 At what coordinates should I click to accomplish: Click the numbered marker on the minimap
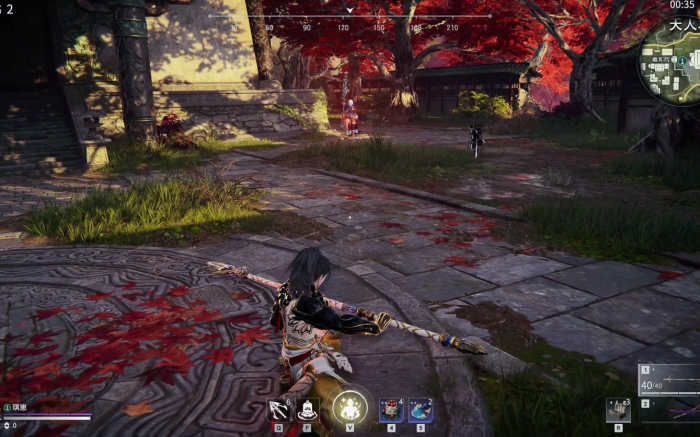[x=685, y=60]
